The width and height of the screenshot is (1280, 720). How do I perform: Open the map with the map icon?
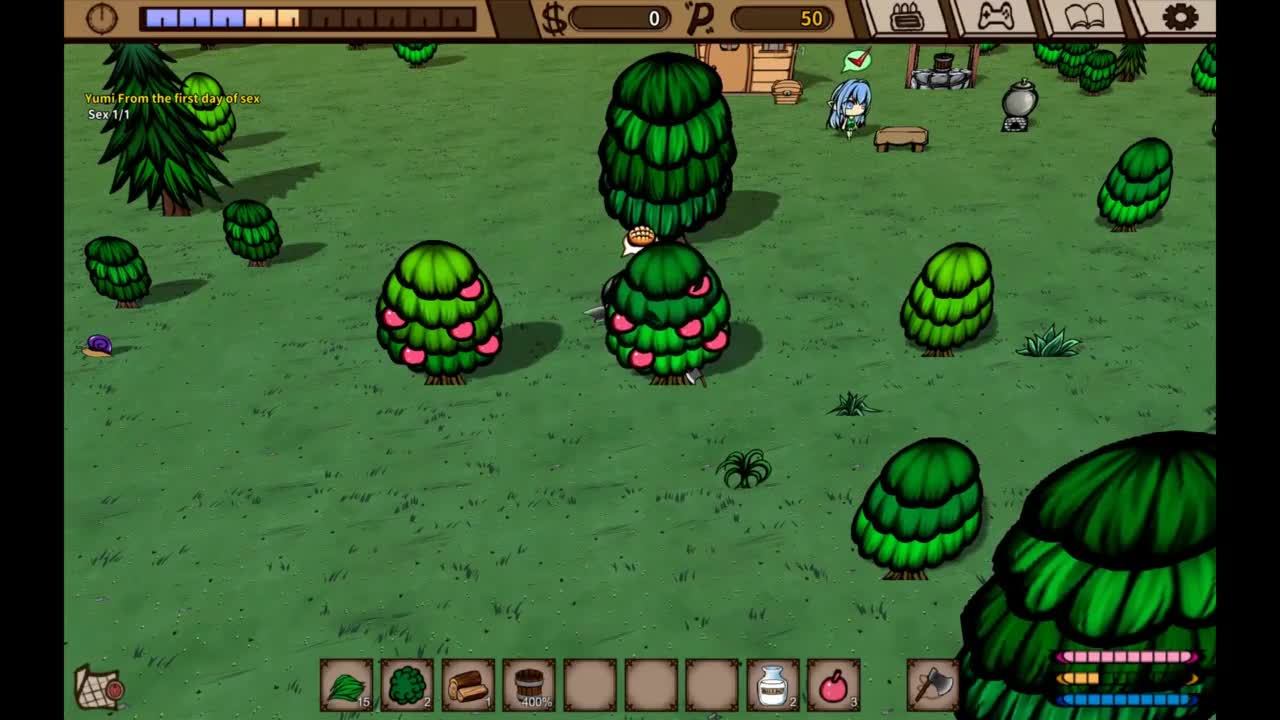[x=99, y=687]
